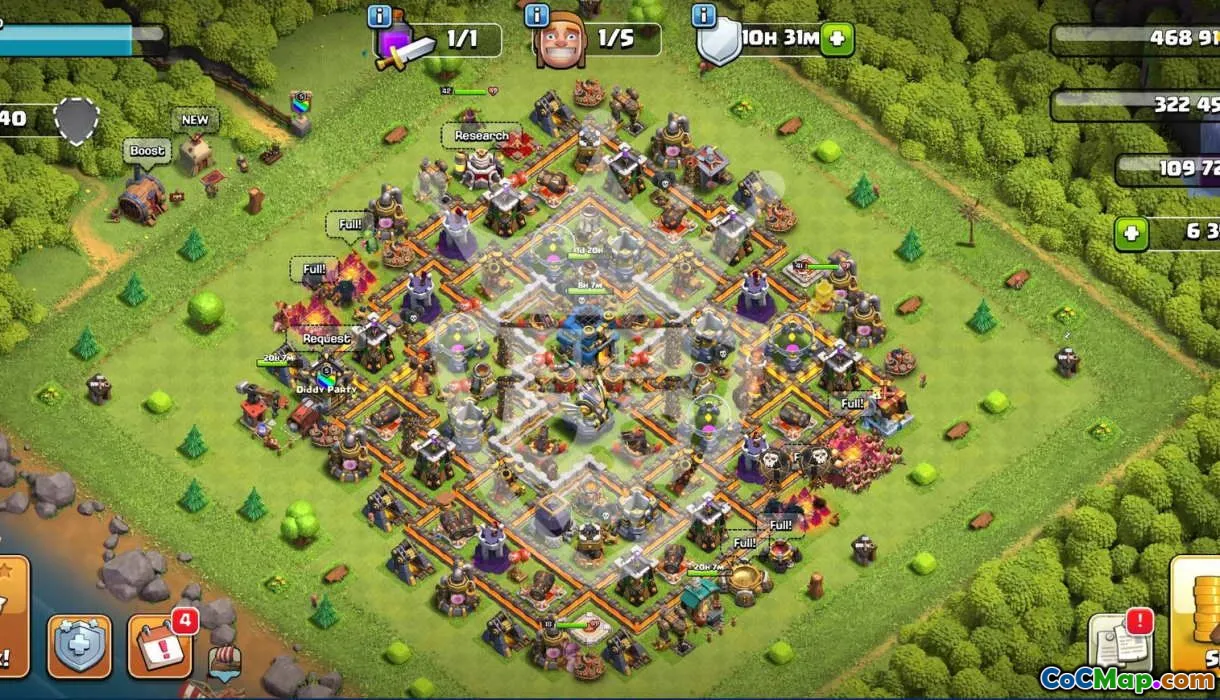Open the info for the spell and sword counter
This screenshot has width=1220, height=700.
[x=380, y=16]
